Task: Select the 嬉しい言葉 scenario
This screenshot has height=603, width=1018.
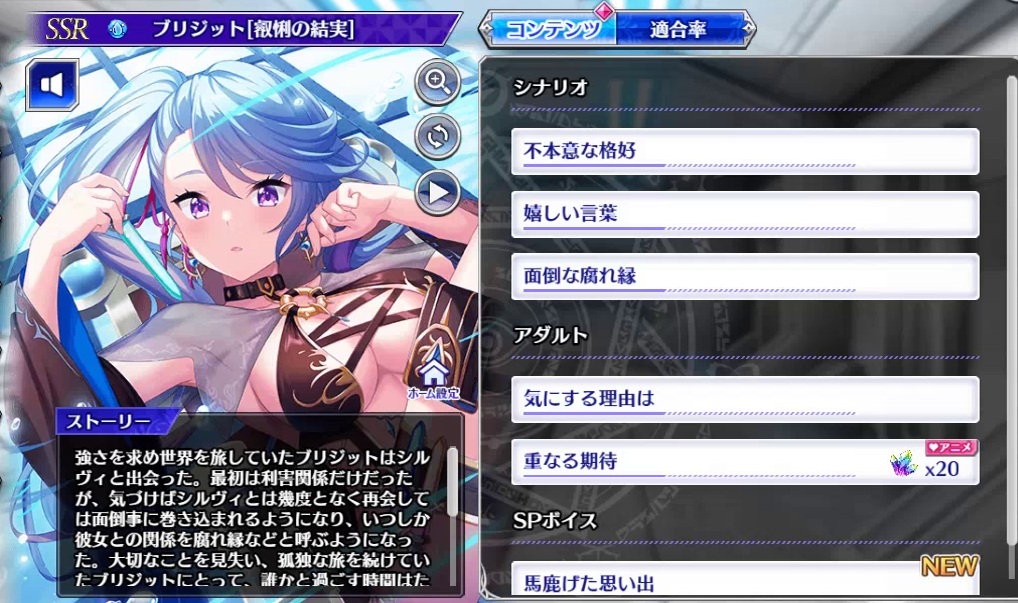Action: tap(744, 214)
